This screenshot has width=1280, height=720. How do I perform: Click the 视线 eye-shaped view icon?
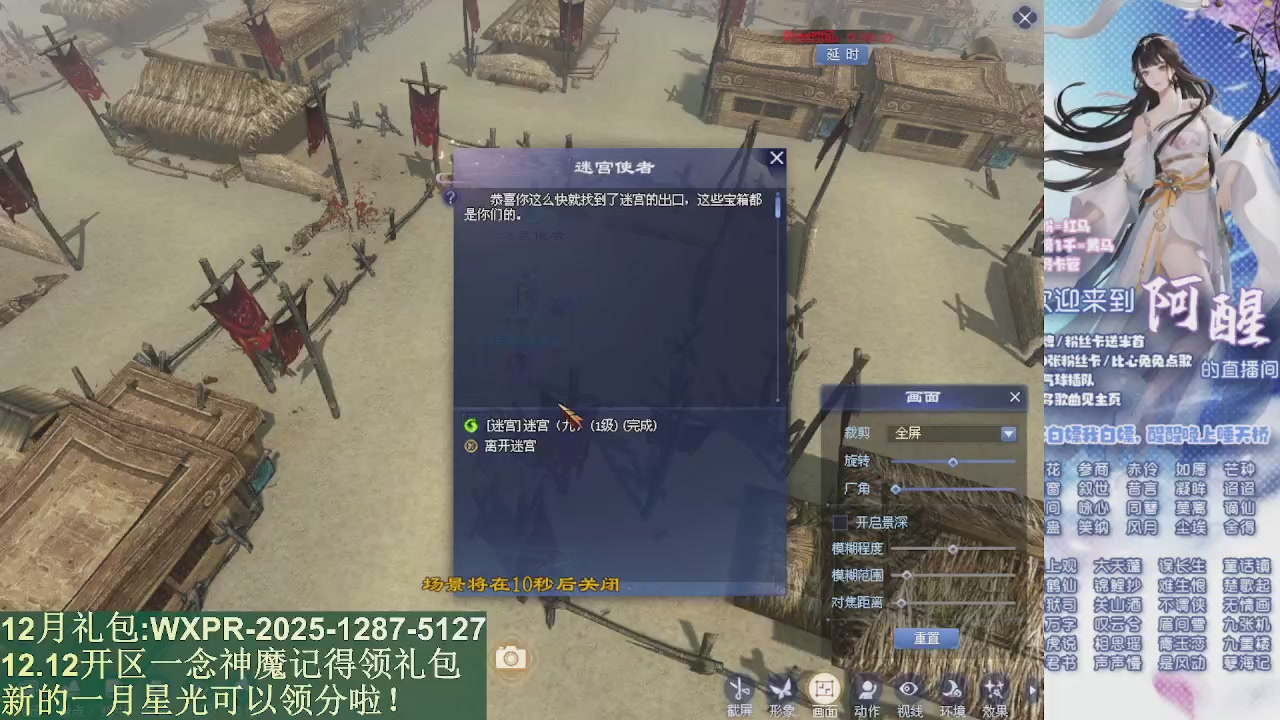tap(908, 690)
